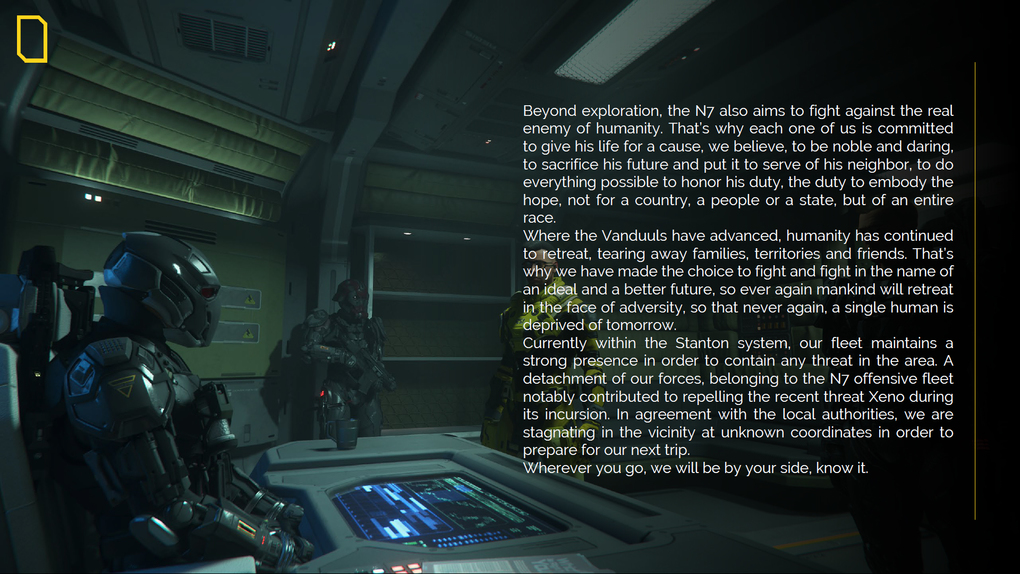Click the yellow logo icon
This screenshot has height=574, width=1020.
tap(32, 40)
